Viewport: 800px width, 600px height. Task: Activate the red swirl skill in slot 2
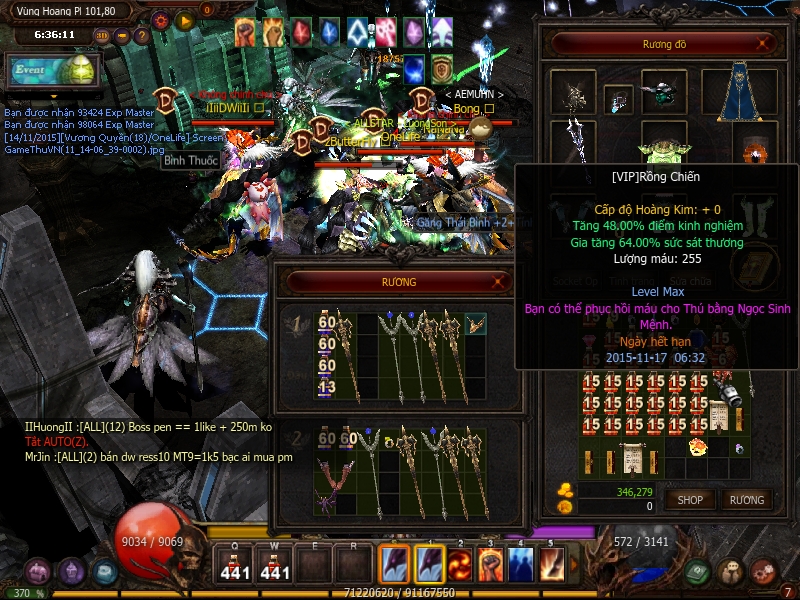(x=460, y=564)
